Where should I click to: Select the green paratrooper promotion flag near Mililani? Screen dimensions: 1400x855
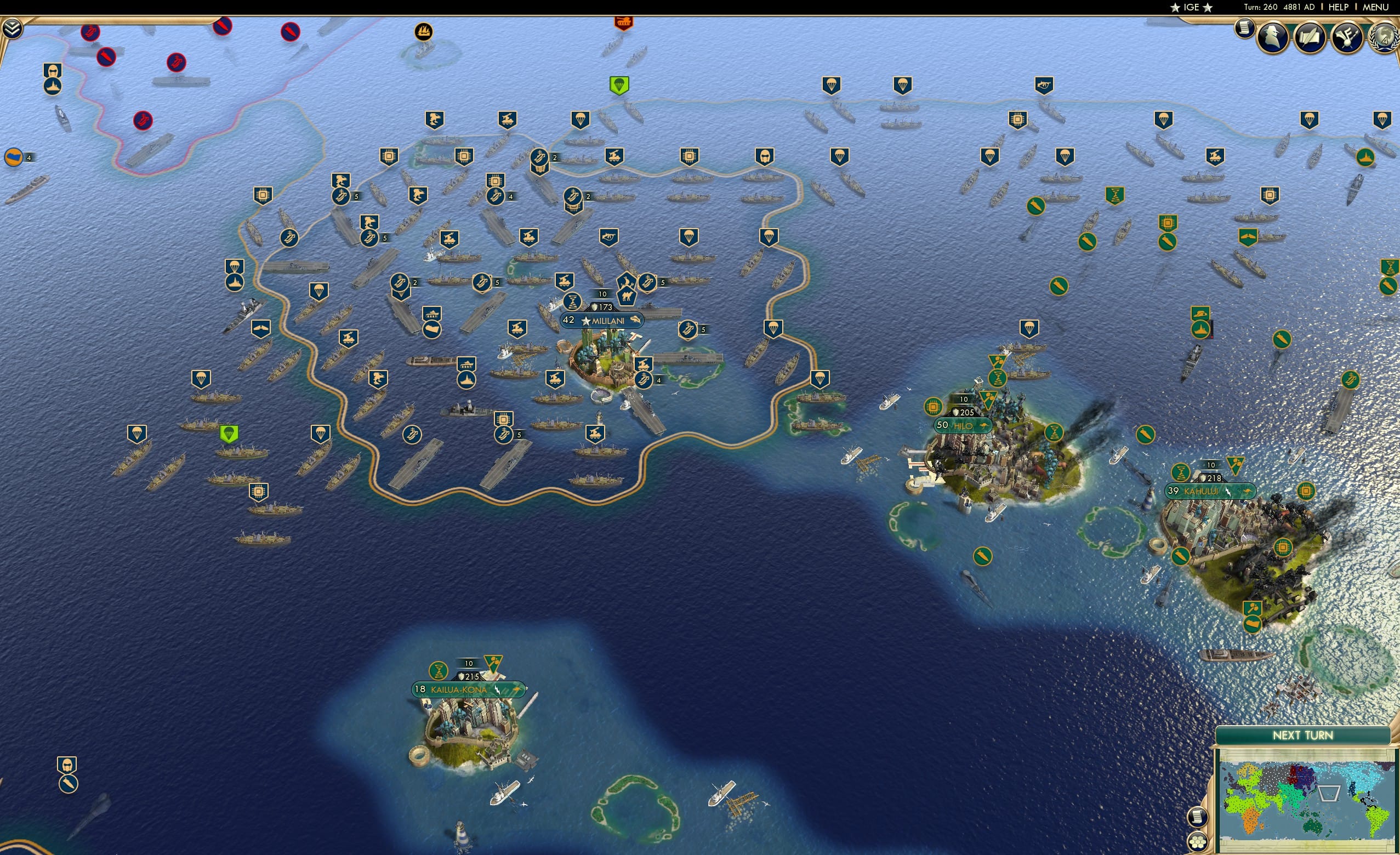(x=620, y=87)
